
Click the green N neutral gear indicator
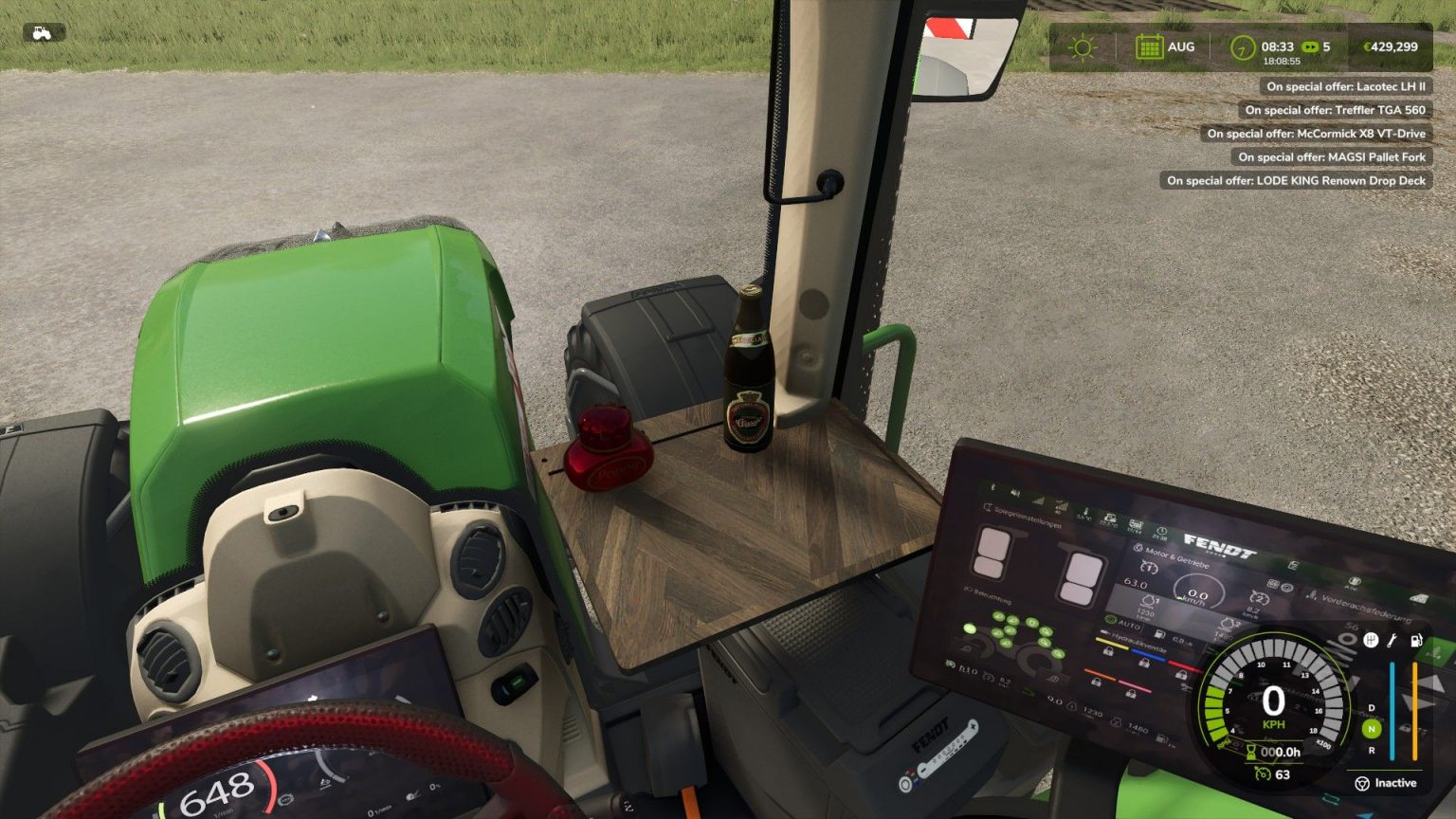point(1370,729)
